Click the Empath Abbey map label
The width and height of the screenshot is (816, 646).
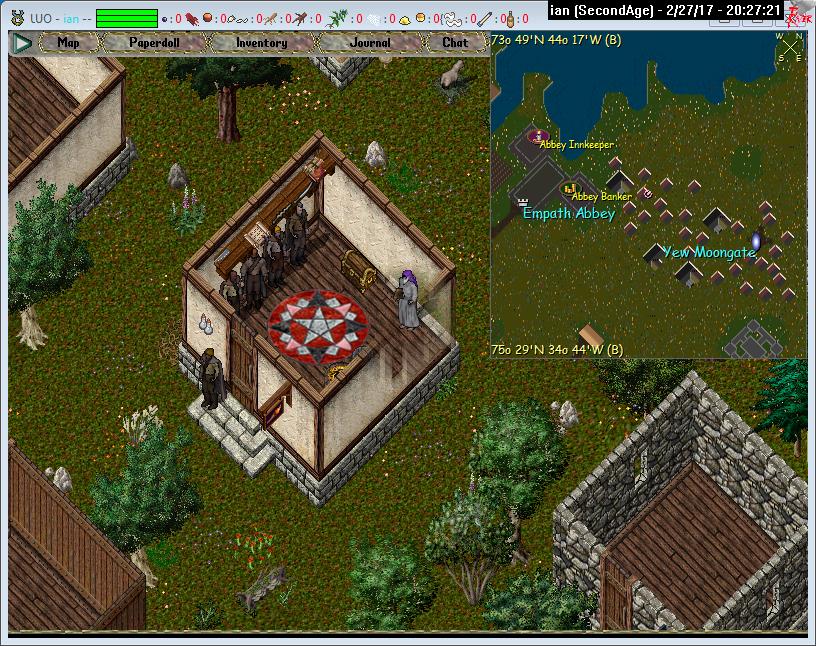(568, 213)
